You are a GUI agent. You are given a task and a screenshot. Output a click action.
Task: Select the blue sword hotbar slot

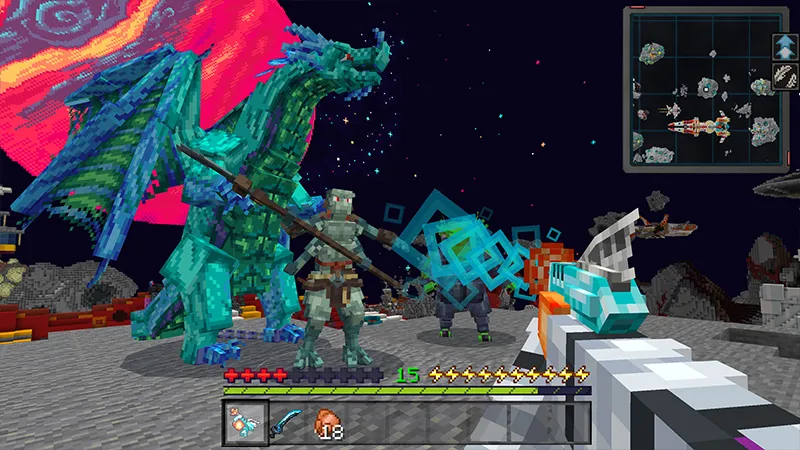pos(284,423)
